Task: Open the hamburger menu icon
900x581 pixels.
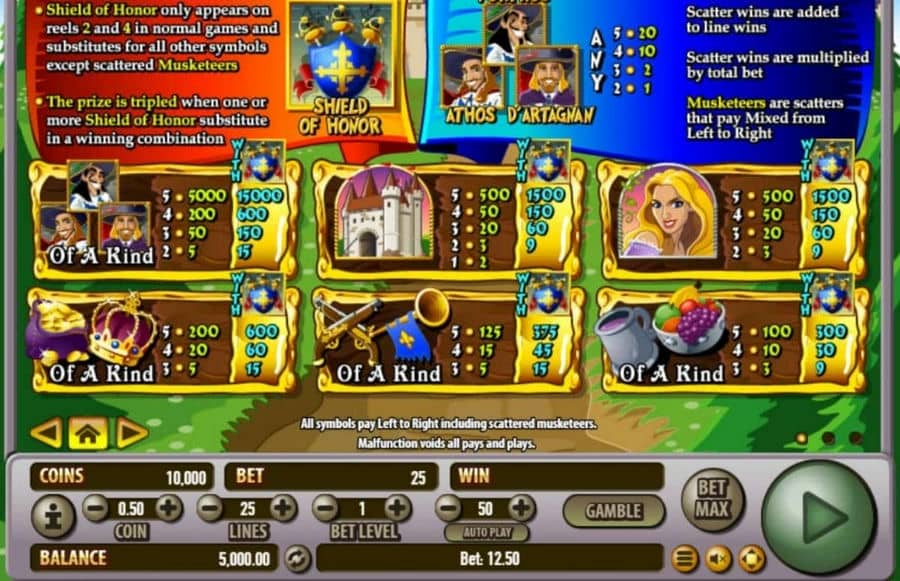Action: point(685,558)
